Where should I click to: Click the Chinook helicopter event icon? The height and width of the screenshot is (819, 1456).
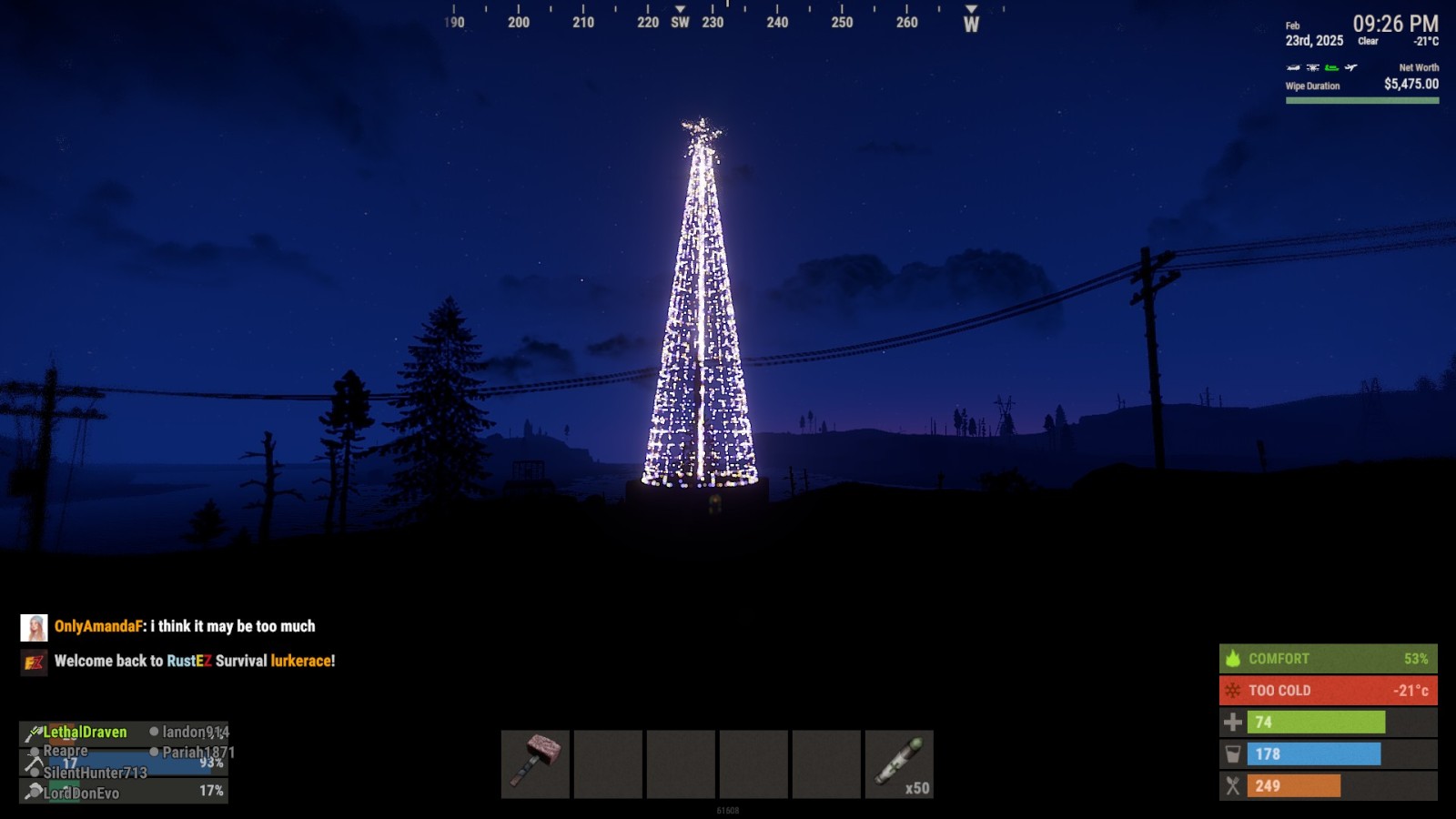tap(1312, 67)
